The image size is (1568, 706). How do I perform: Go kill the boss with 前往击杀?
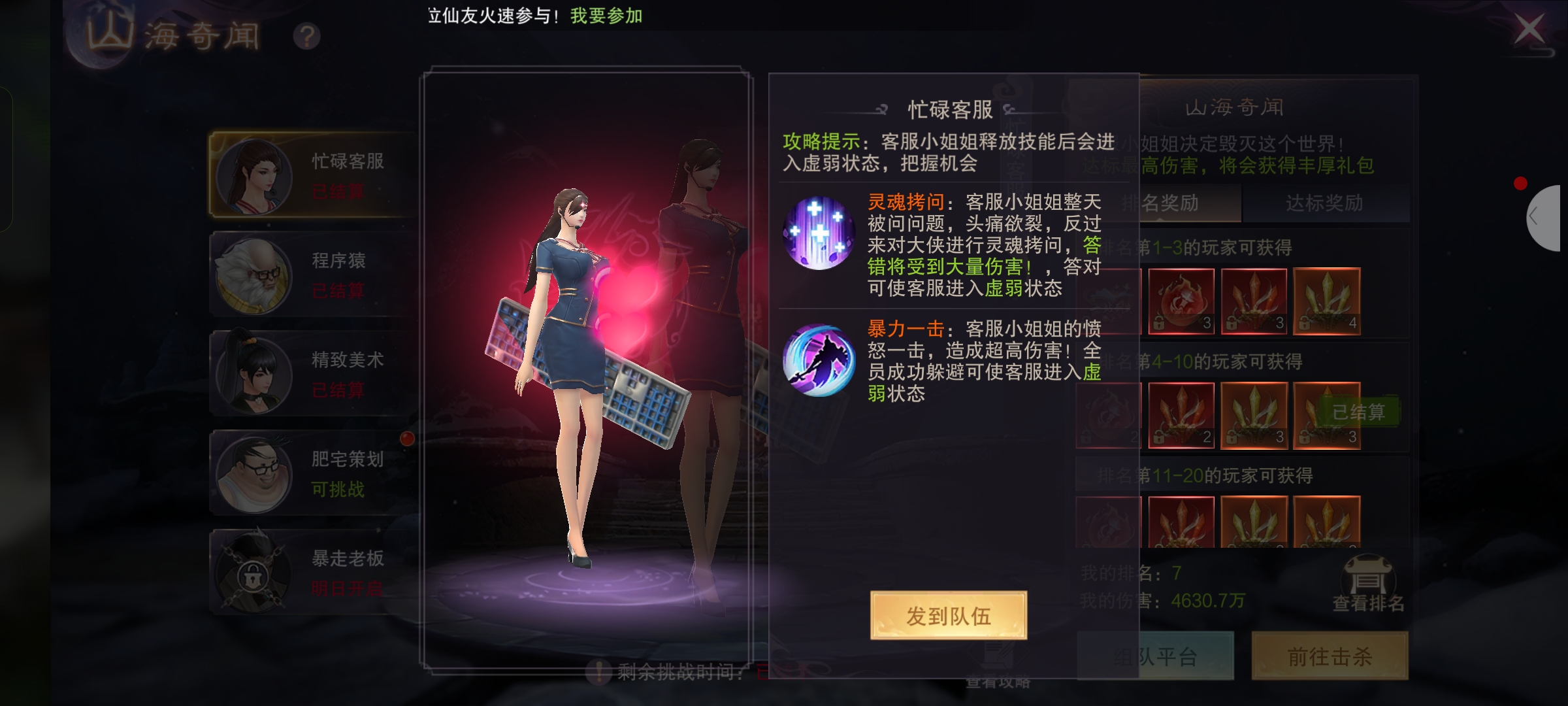(1330, 656)
